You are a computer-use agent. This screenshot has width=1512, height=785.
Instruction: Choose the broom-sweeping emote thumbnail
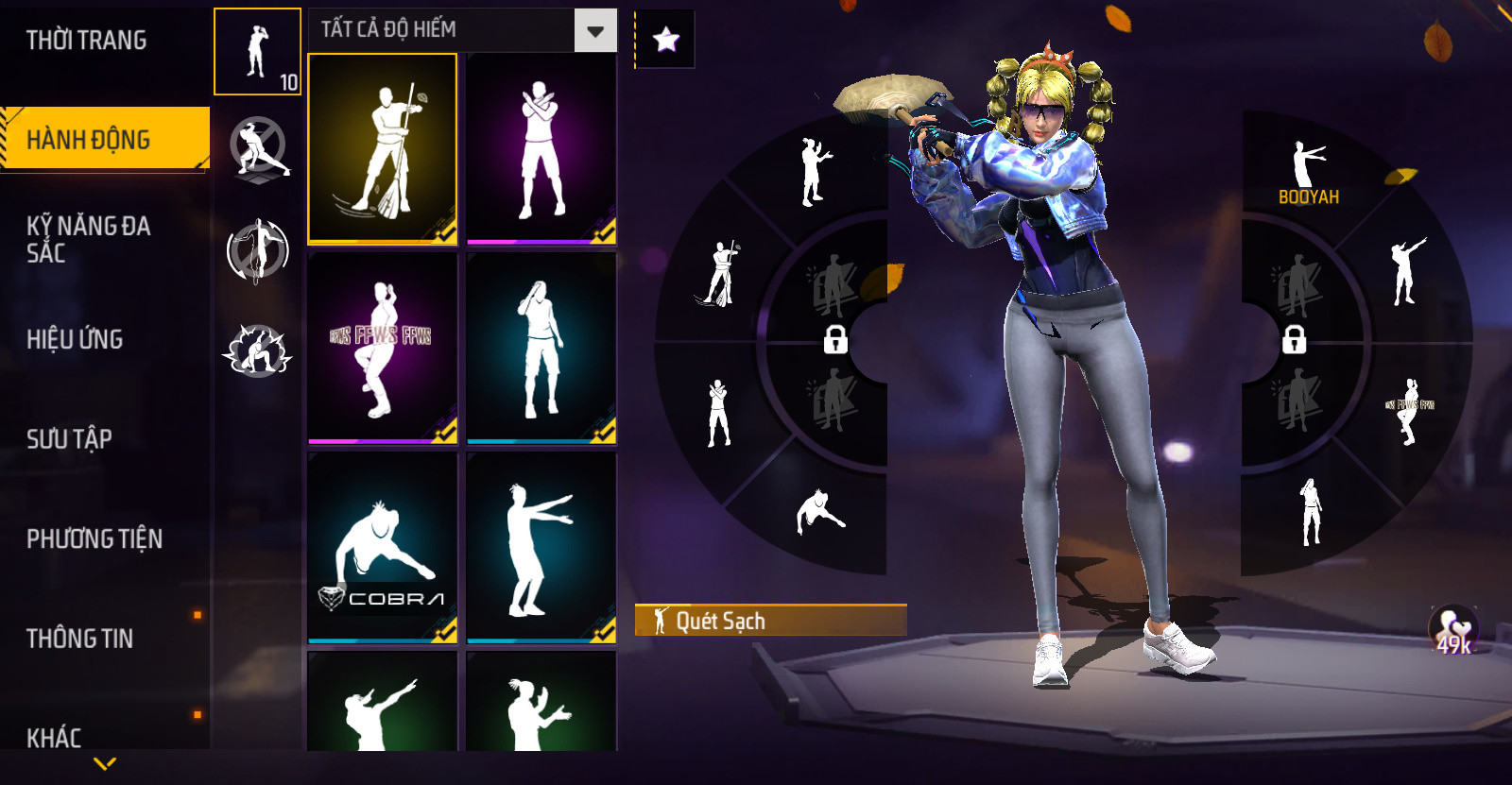(383, 149)
